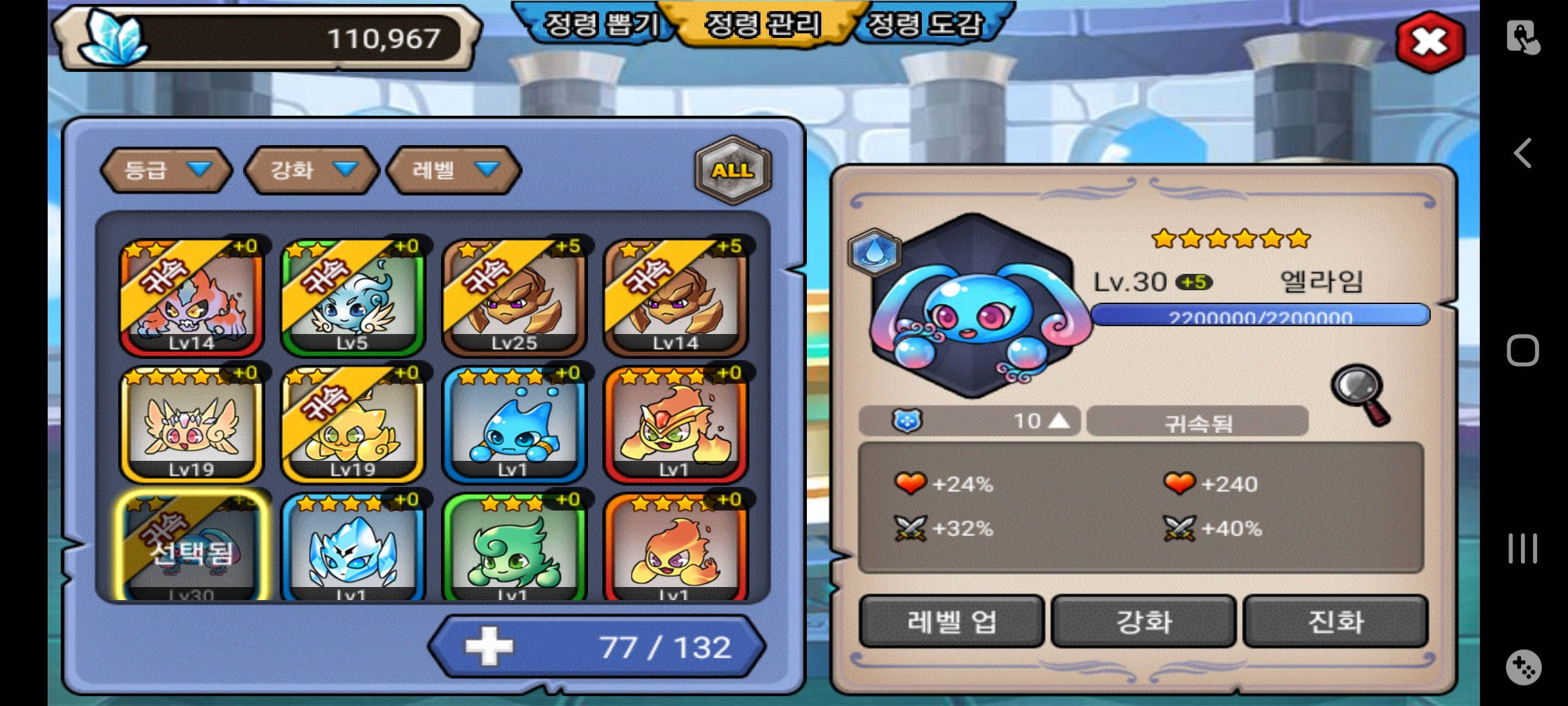Select the Lv5 green-framed wind spirit
The width and height of the screenshot is (1568, 706).
(x=352, y=298)
